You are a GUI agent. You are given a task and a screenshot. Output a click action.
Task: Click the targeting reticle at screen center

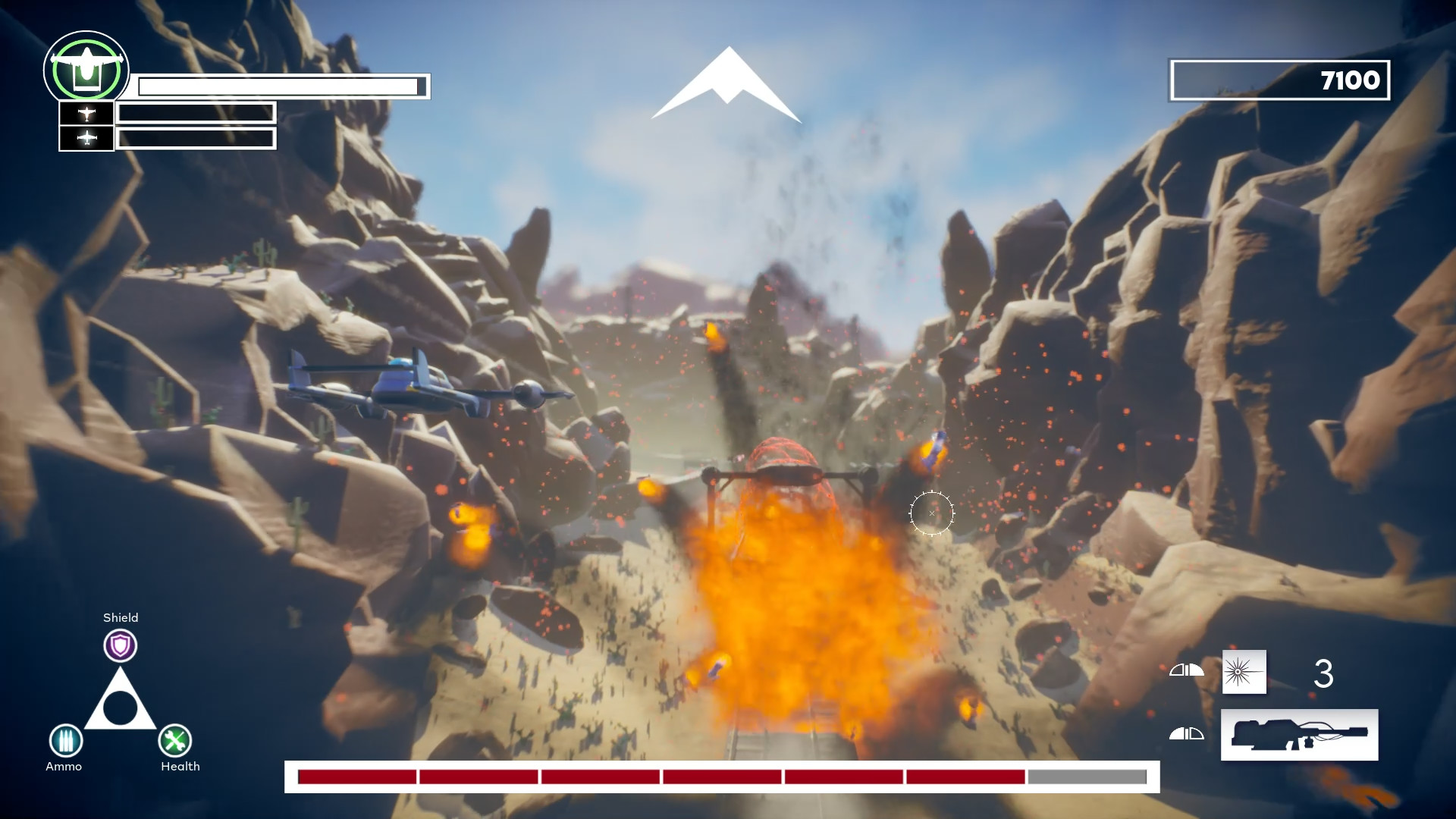[931, 513]
